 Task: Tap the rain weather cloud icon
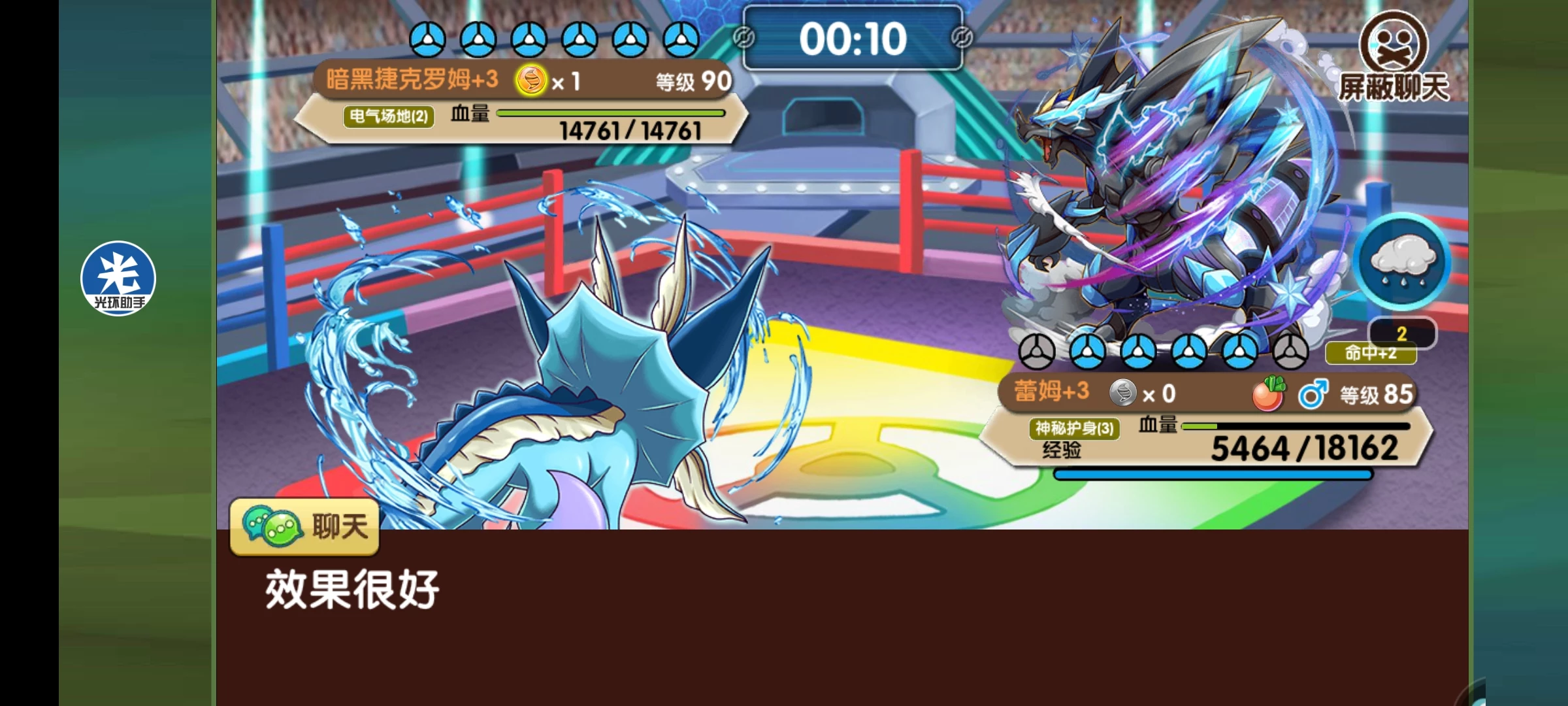click(1402, 261)
